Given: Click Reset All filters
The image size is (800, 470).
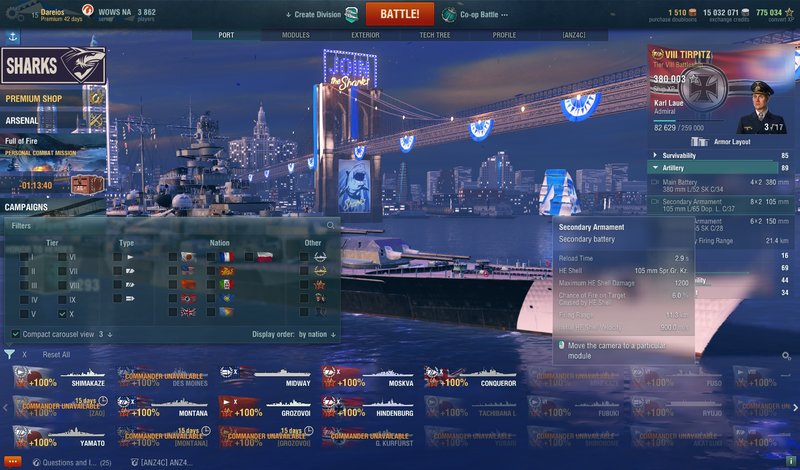Looking at the screenshot, I should [56, 355].
